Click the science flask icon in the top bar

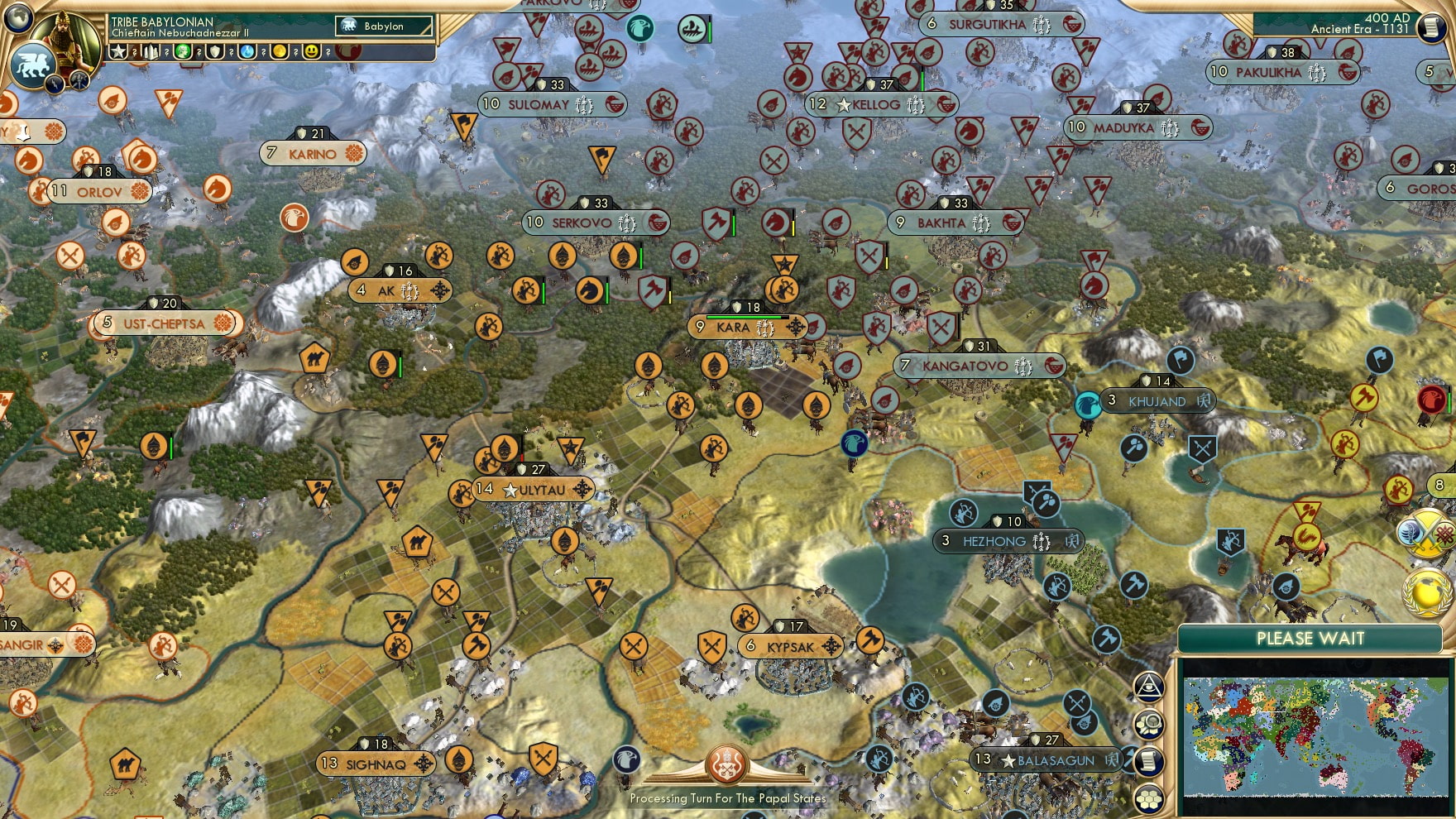click(x=246, y=50)
